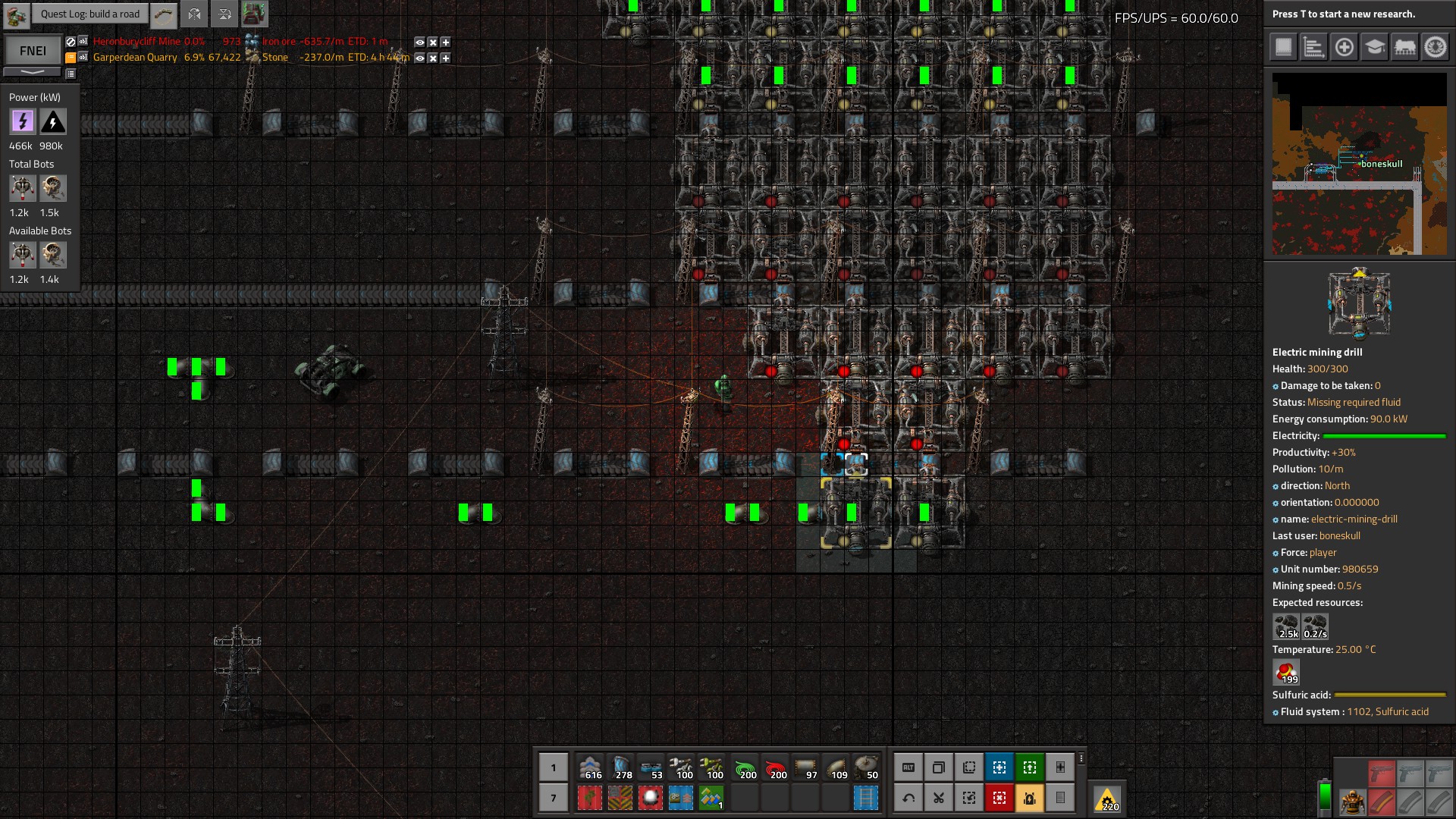Viewport: 1456px width, 819px height.
Task: Open the trains overview locomotive button
Action: (1404, 47)
